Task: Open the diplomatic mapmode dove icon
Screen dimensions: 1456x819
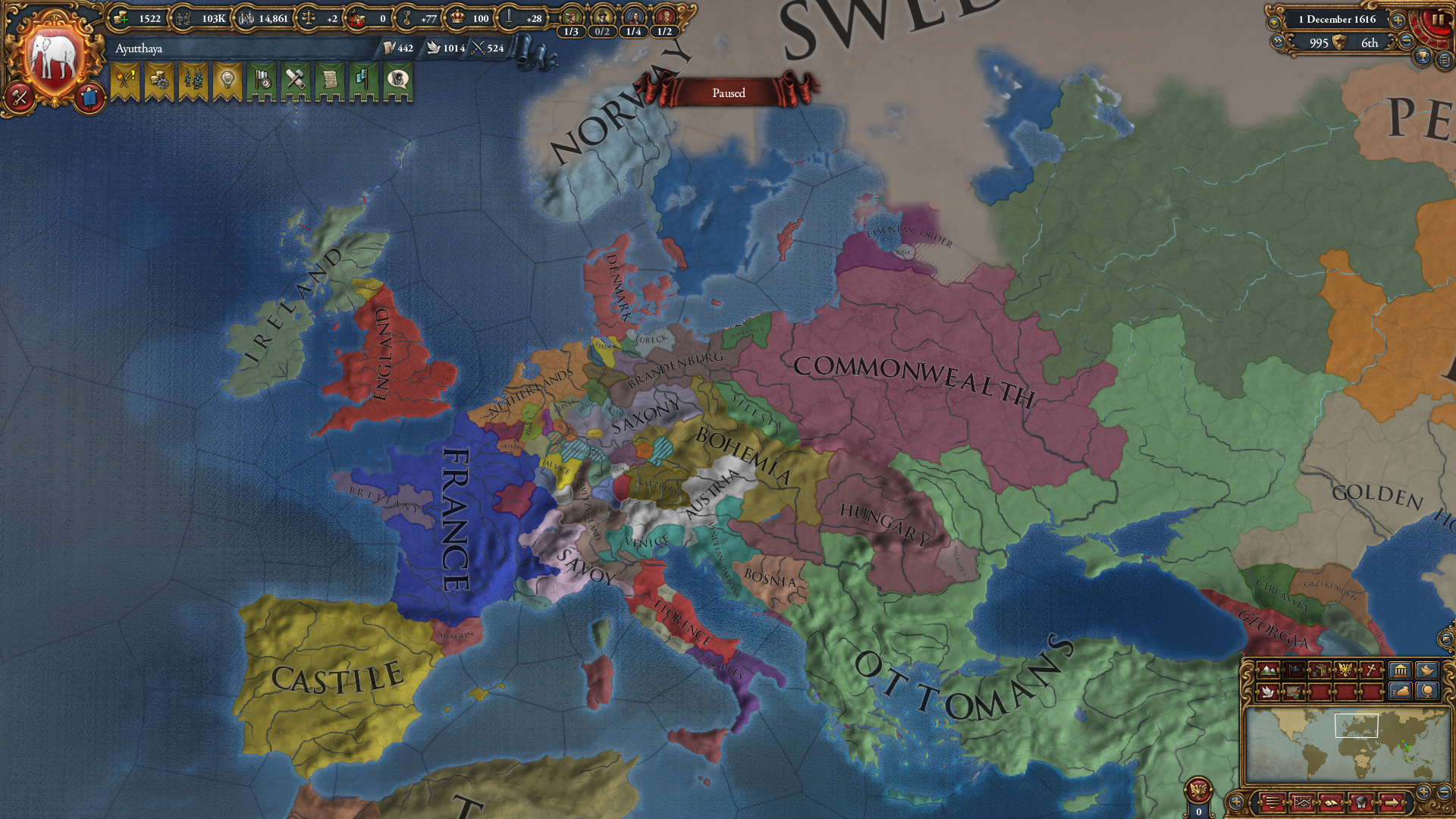Action: (x=1268, y=693)
